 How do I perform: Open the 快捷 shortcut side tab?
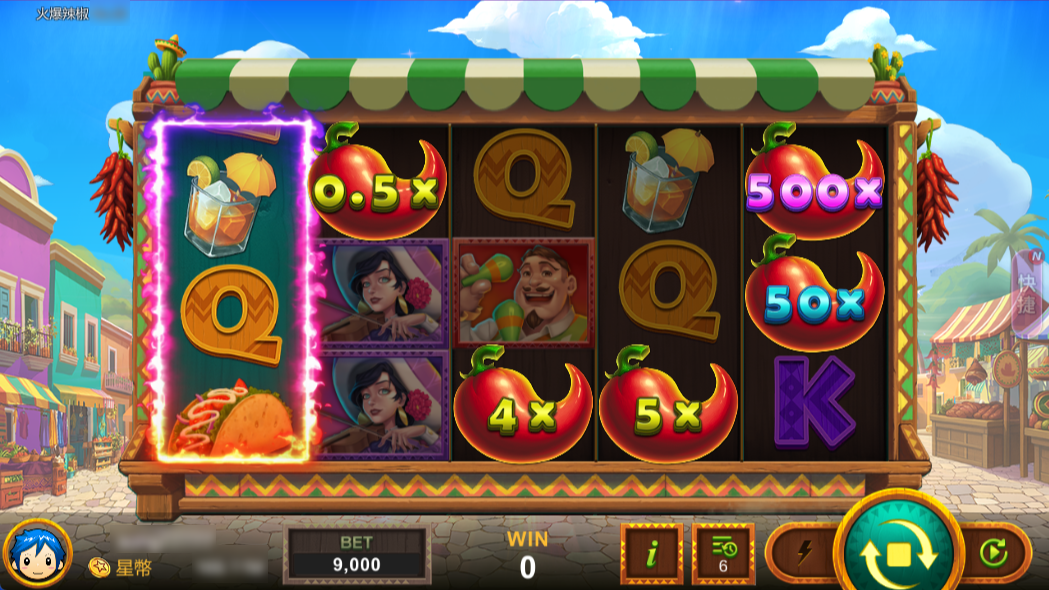[x=1031, y=290]
